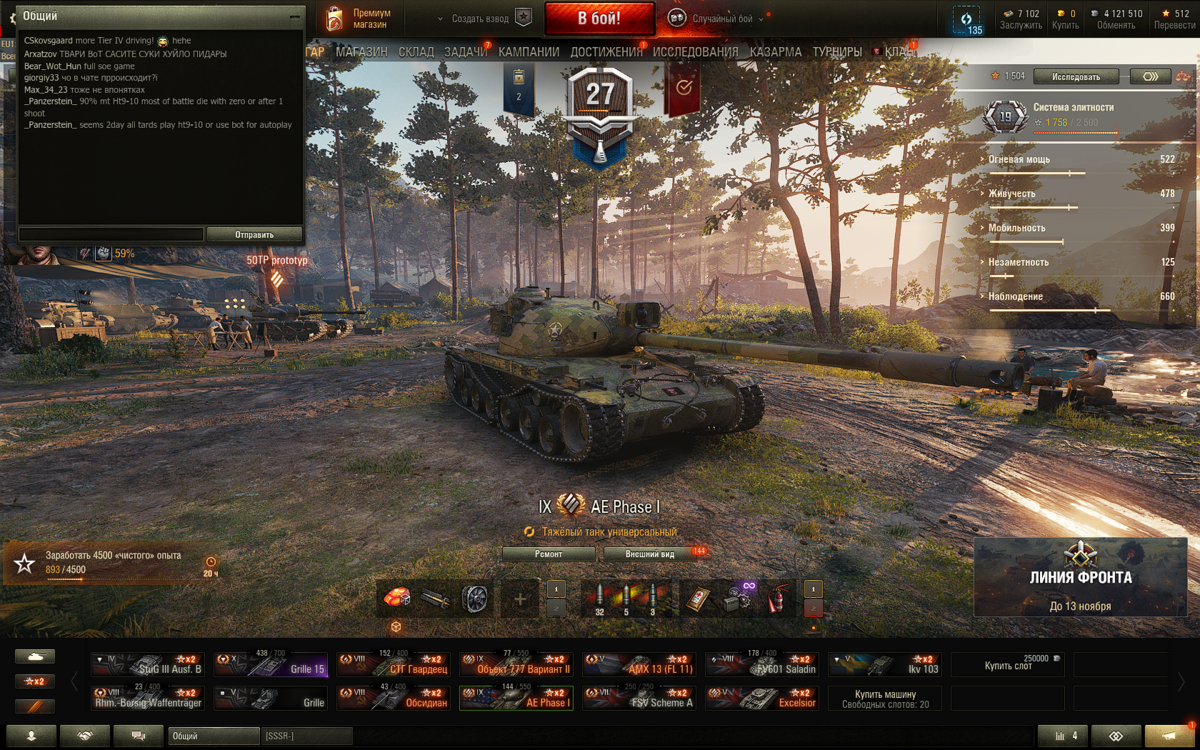1200x750 pixels.
Task: Go to the КАЗАРМА tab
Action: (775, 52)
